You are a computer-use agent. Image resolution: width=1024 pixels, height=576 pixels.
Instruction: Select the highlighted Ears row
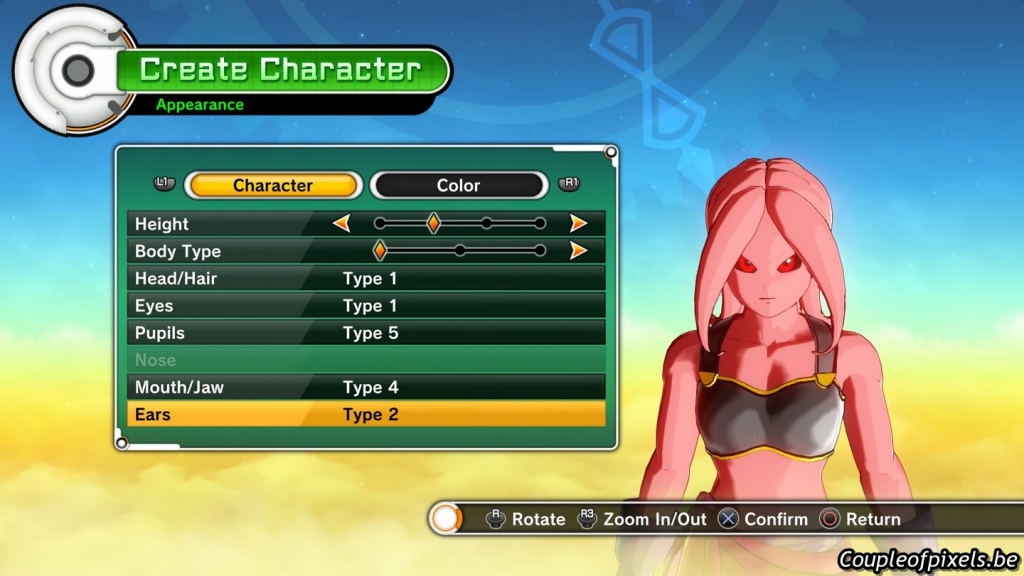coord(366,414)
